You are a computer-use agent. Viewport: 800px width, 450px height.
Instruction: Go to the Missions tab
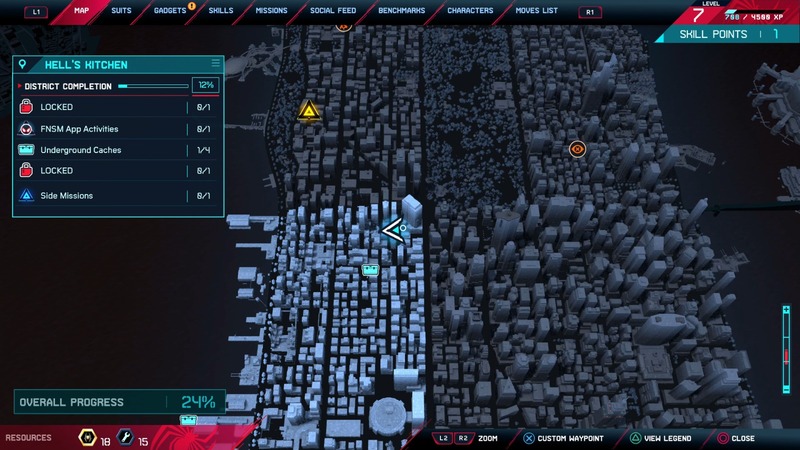[x=271, y=11]
